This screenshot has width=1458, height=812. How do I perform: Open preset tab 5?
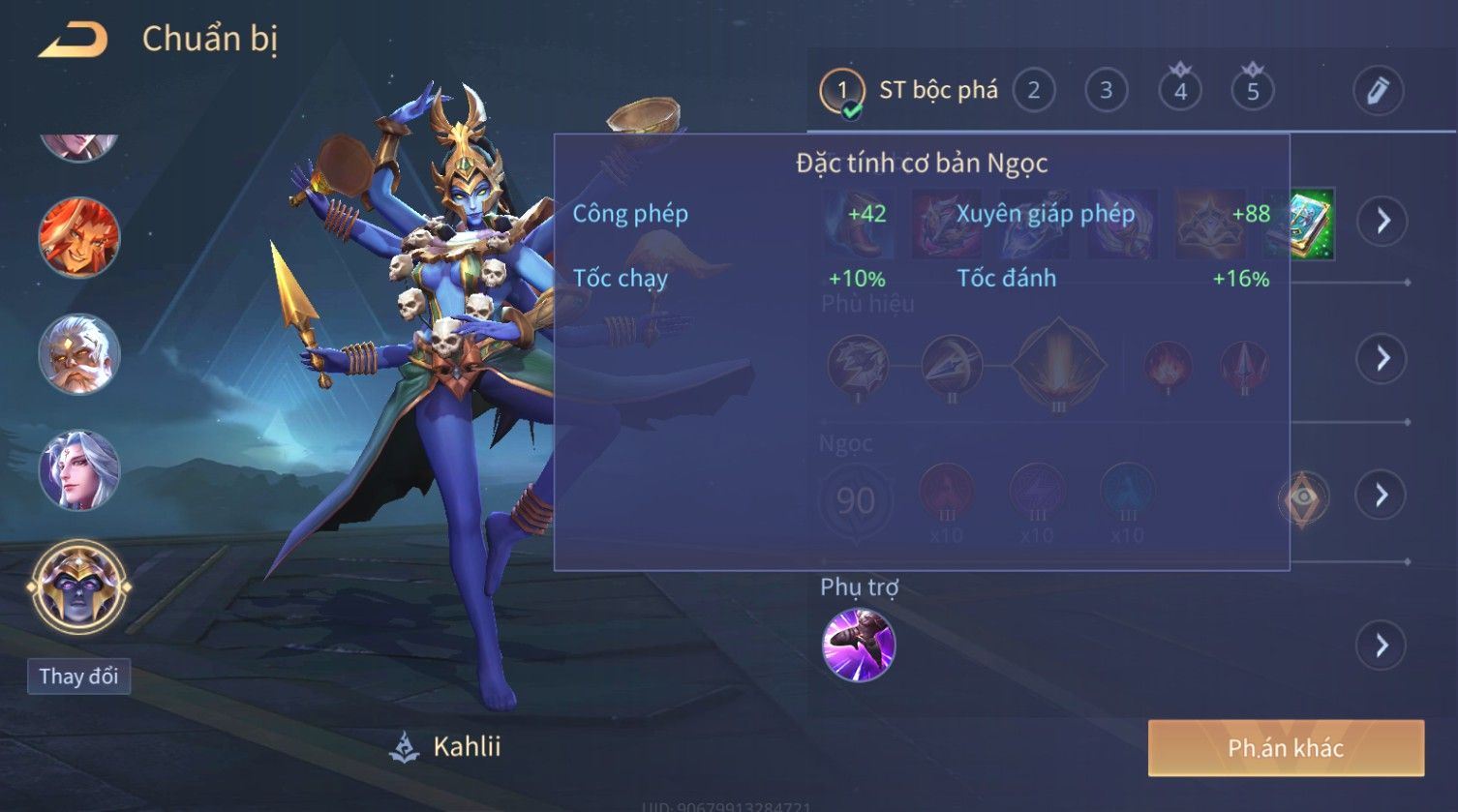click(1253, 91)
